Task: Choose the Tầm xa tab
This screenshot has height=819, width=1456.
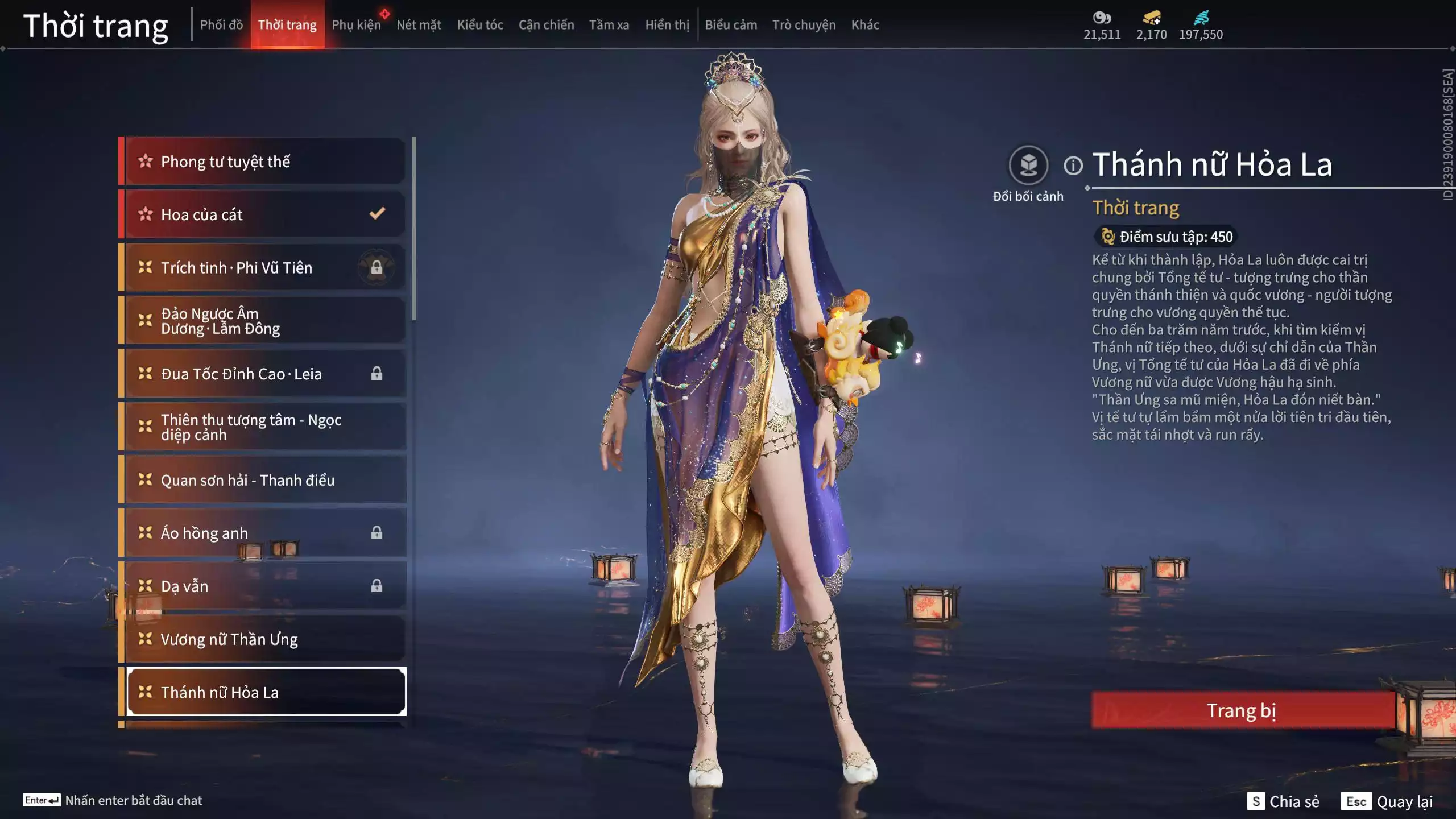Action: 609,25
